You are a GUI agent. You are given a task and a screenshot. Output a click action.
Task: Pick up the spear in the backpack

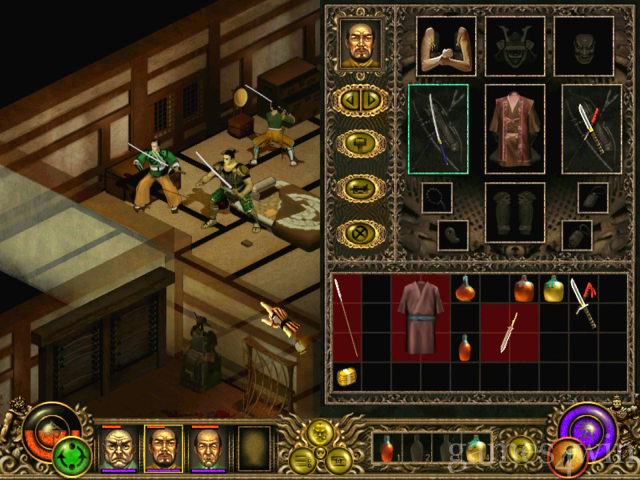pos(344,317)
